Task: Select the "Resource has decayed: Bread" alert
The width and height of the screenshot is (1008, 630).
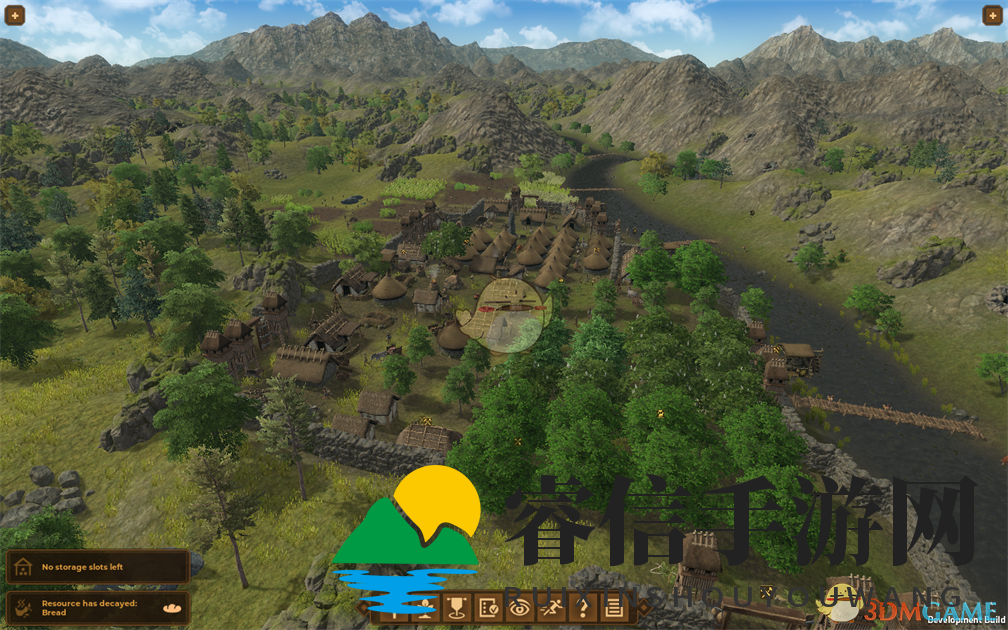Action: point(97,607)
